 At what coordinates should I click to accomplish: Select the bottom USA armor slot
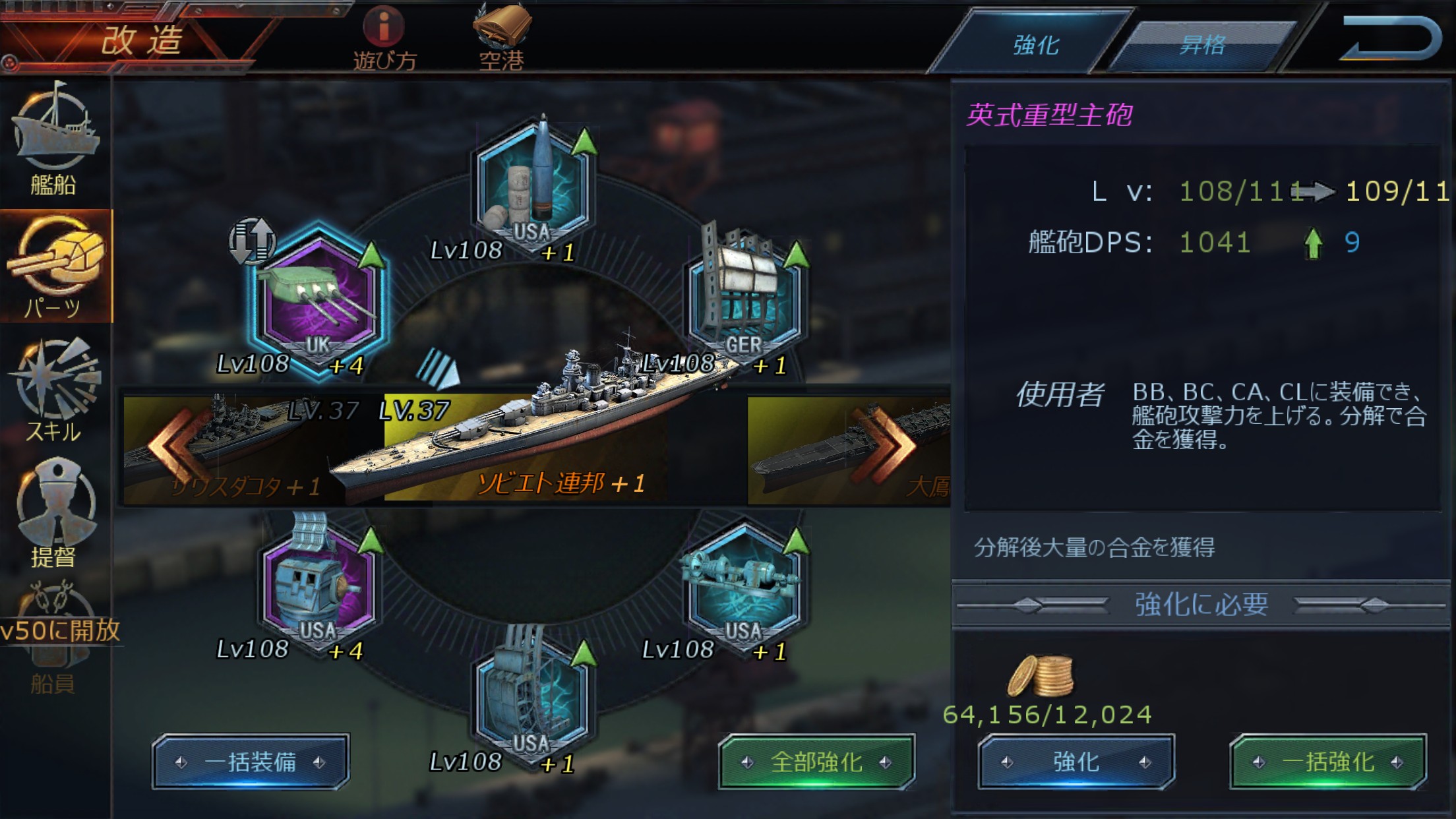coord(533,699)
